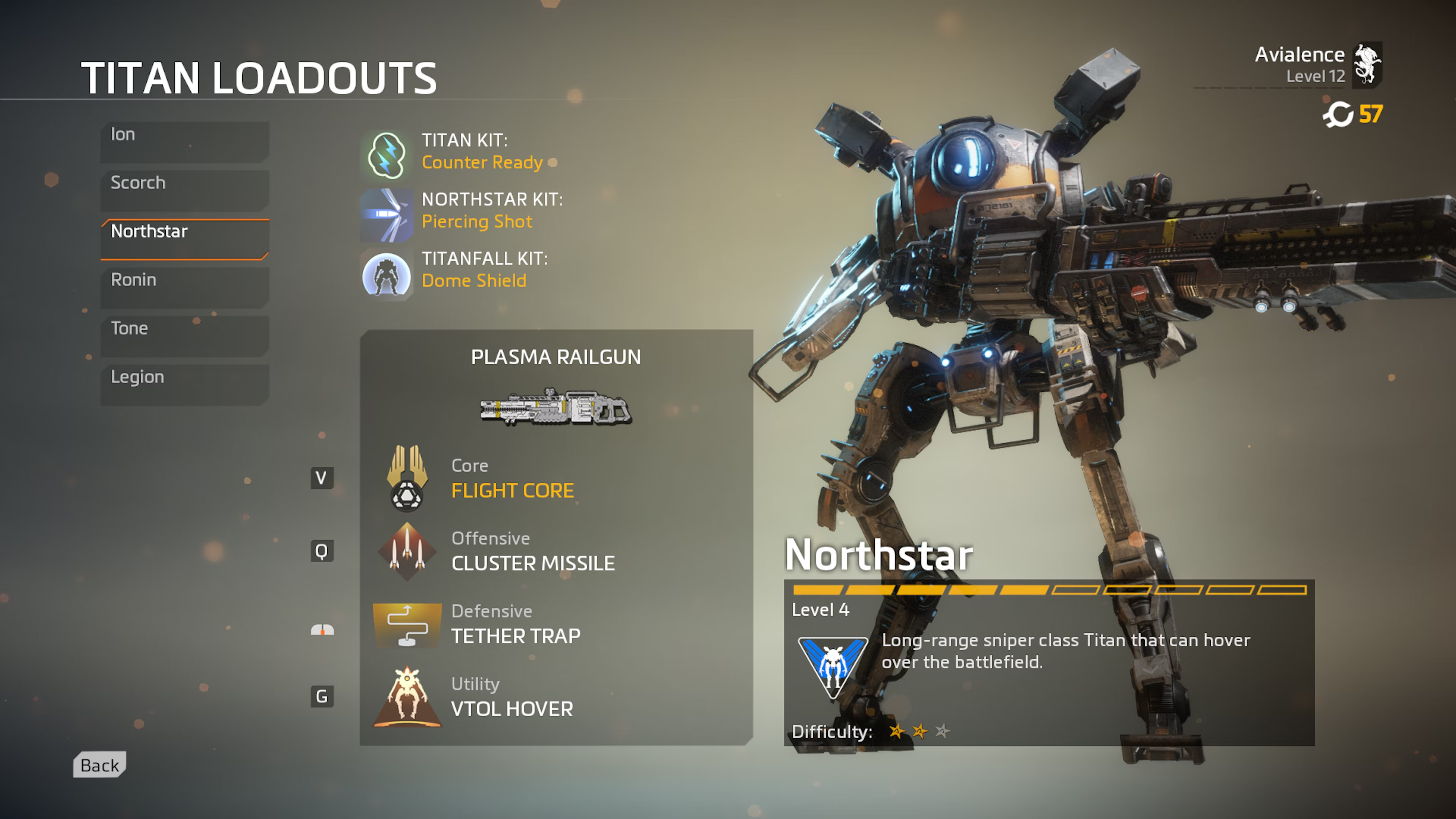Click the Plasma Railgun weapon image
Image resolution: width=1456 pixels, height=819 pixels.
[555, 406]
